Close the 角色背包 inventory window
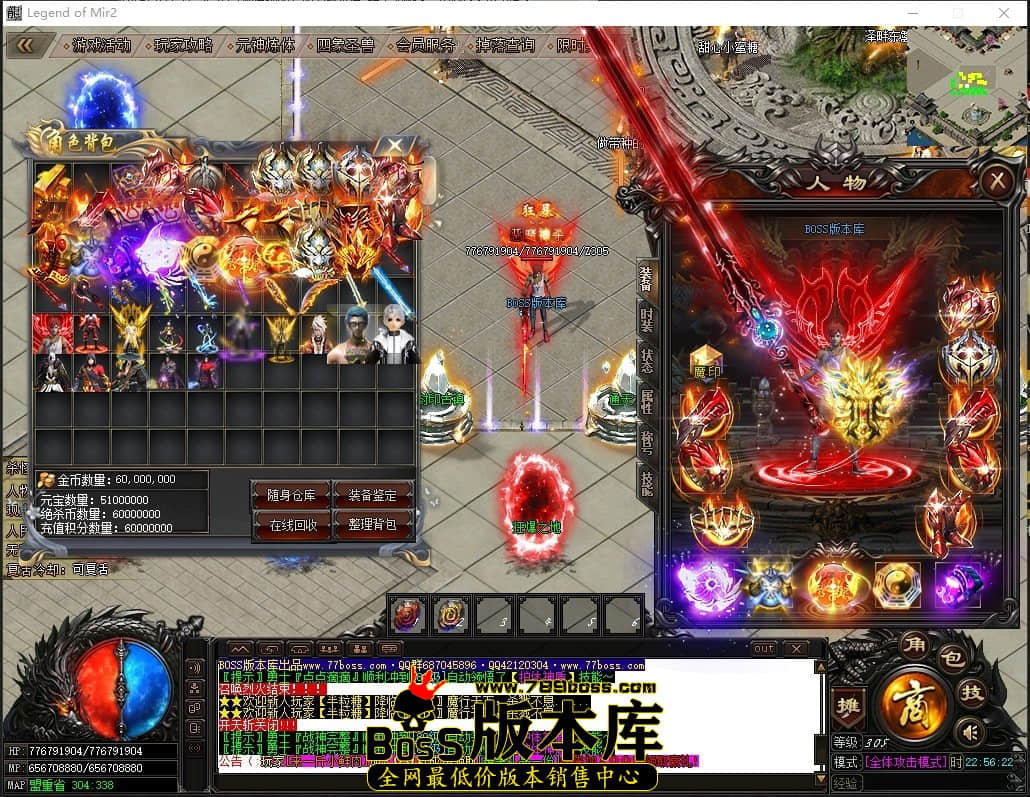Screen dimensions: 1030x797 pyautogui.click(x=395, y=146)
